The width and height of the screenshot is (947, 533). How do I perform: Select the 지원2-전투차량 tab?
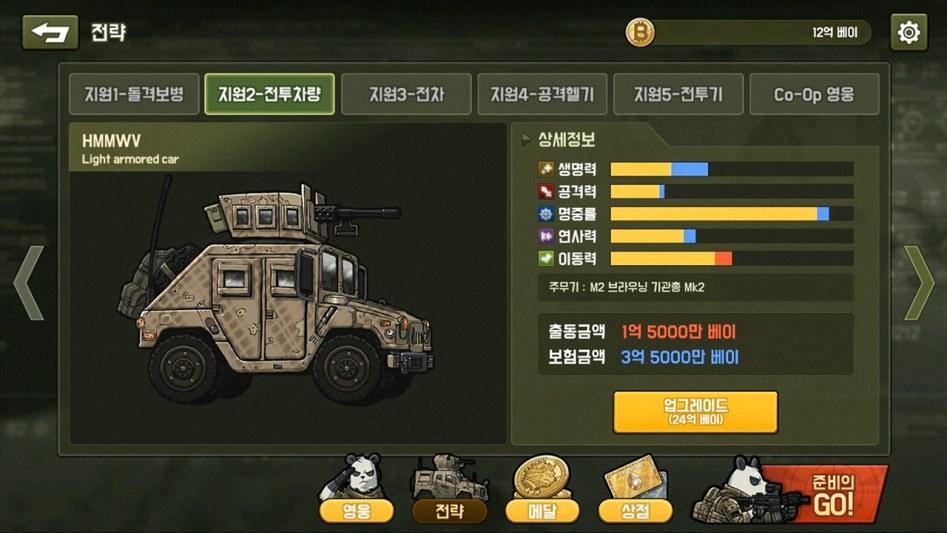269,95
